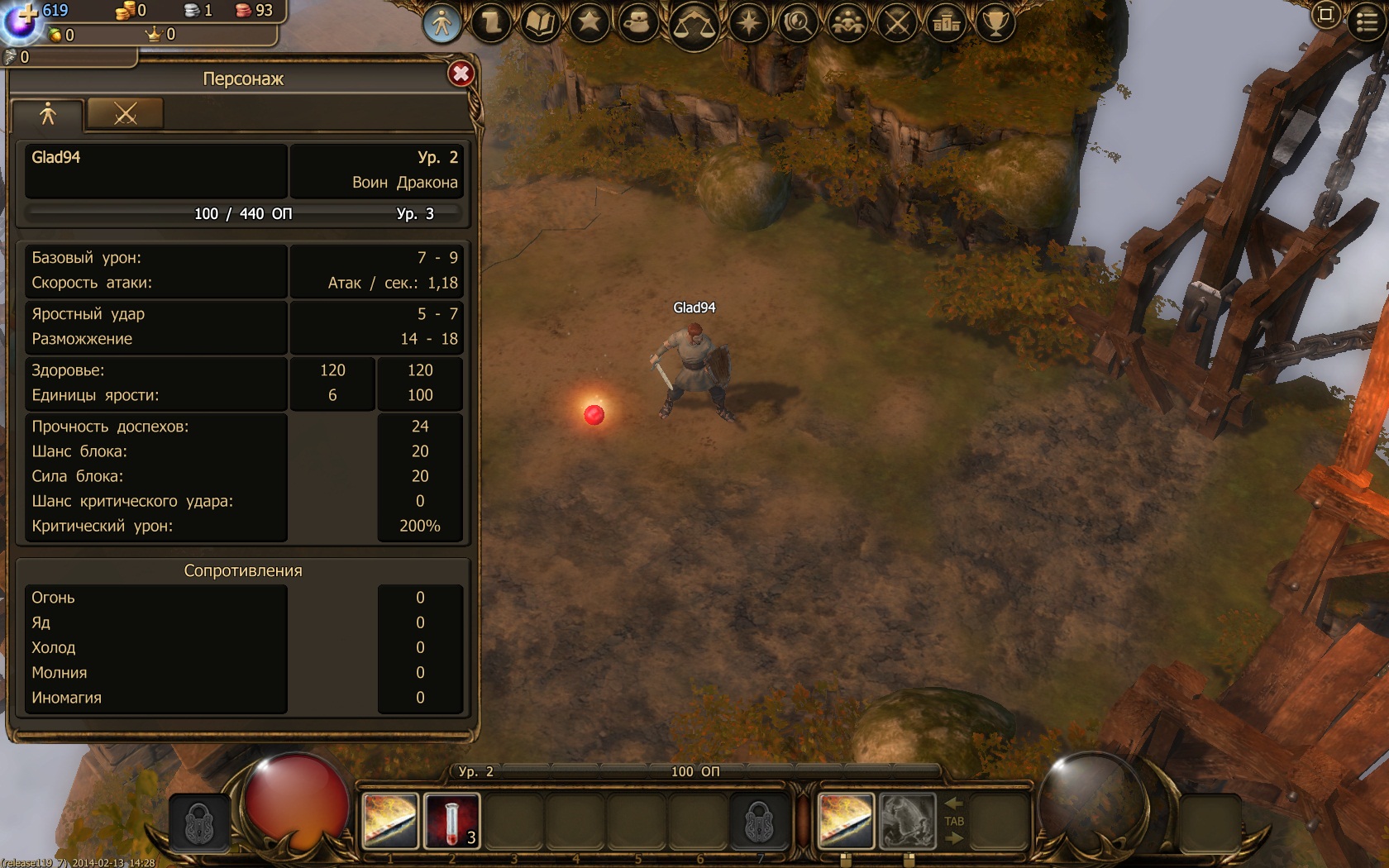Select the character figure tab

(x=48, y=114)
